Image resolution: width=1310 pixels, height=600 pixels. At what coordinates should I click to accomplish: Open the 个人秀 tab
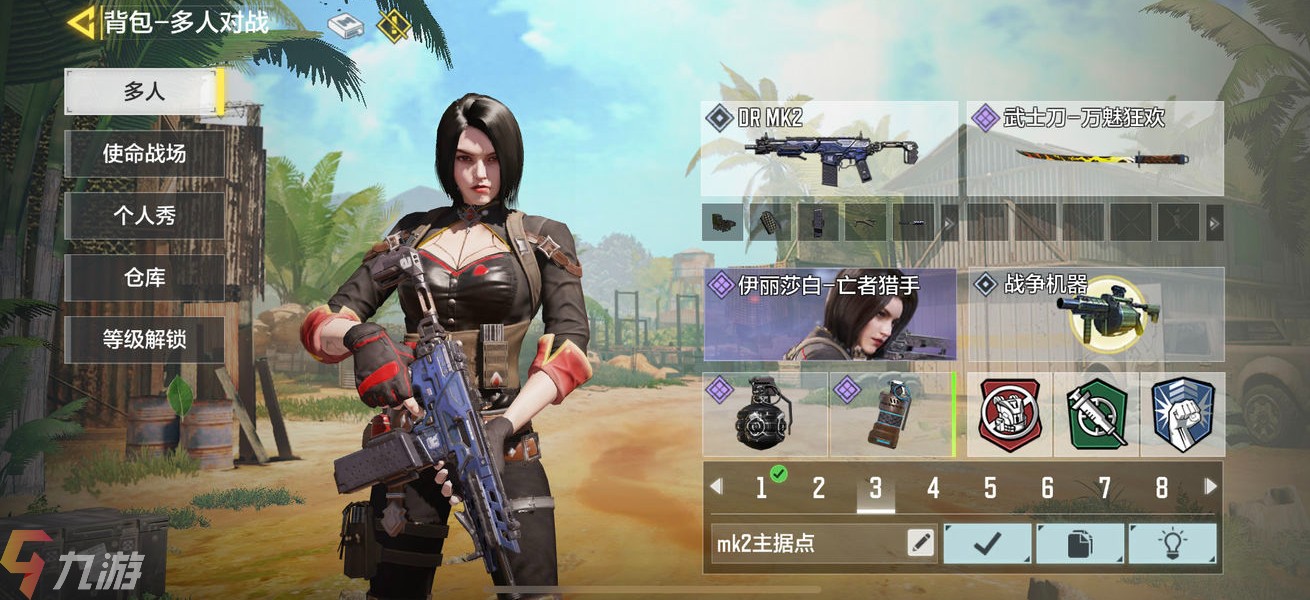pyautogui.click(x=144, y=216)
